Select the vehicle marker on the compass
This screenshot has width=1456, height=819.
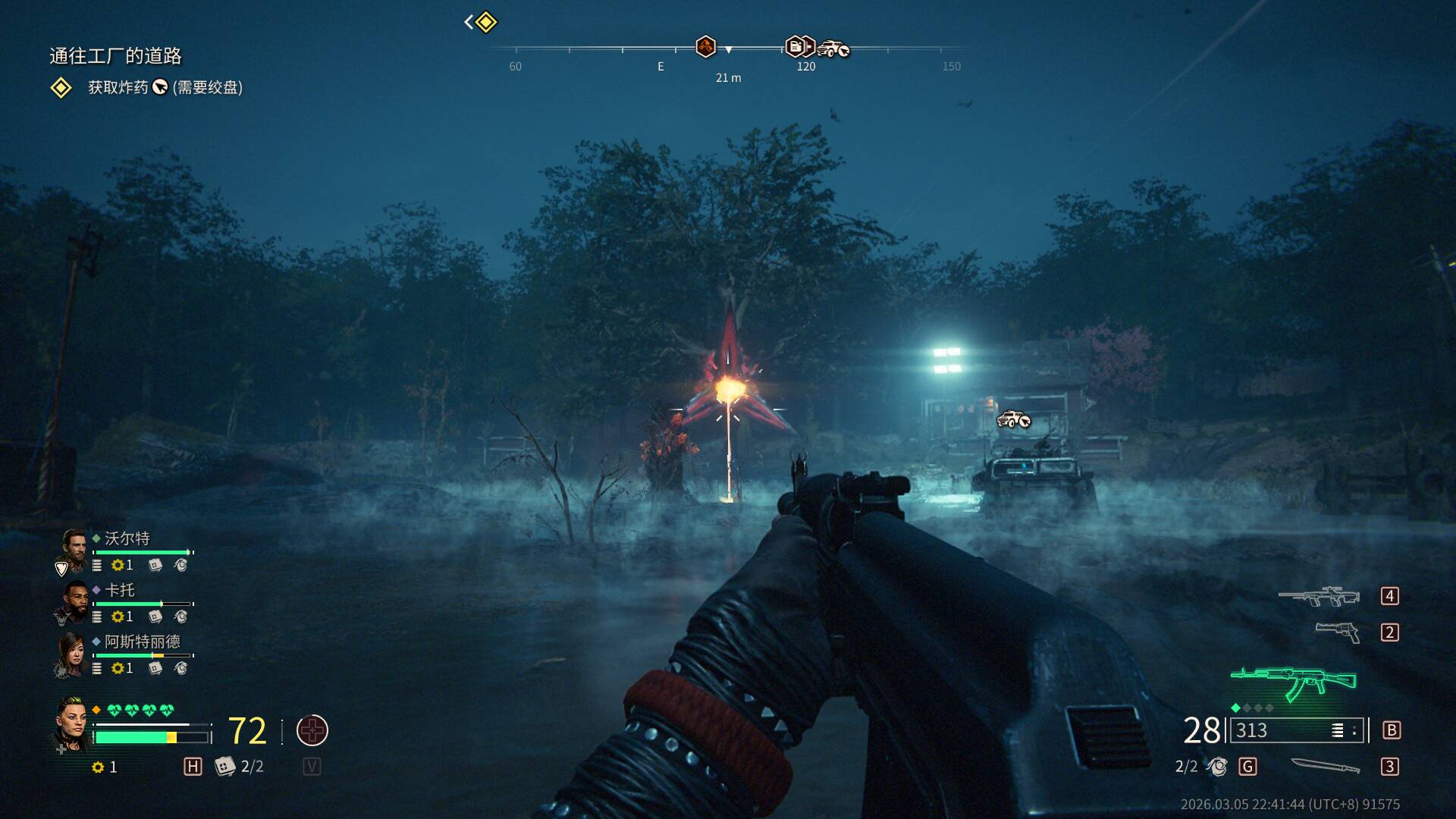click(x=833, y=49)
